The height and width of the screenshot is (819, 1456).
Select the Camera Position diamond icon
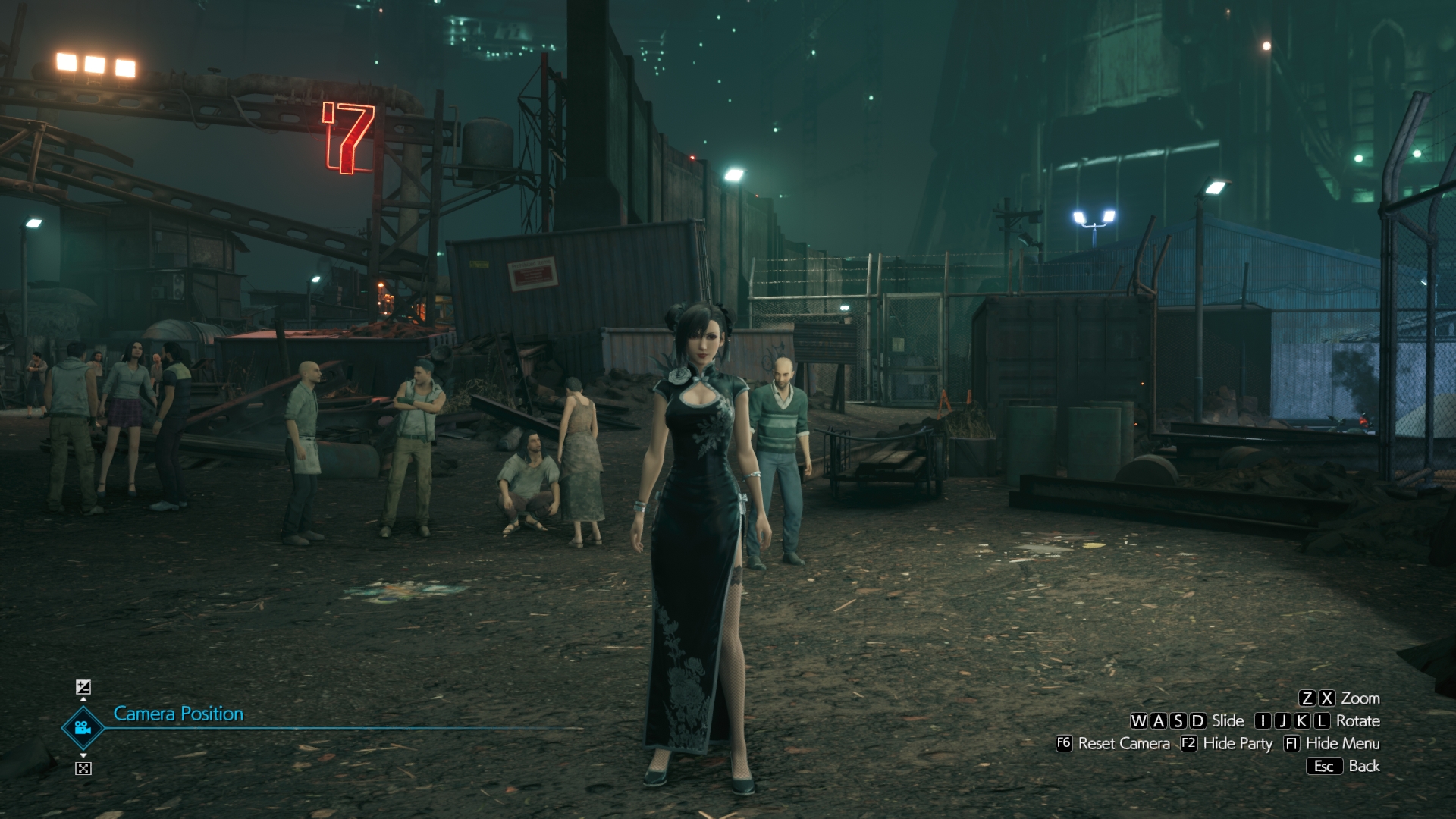[83, 728]
